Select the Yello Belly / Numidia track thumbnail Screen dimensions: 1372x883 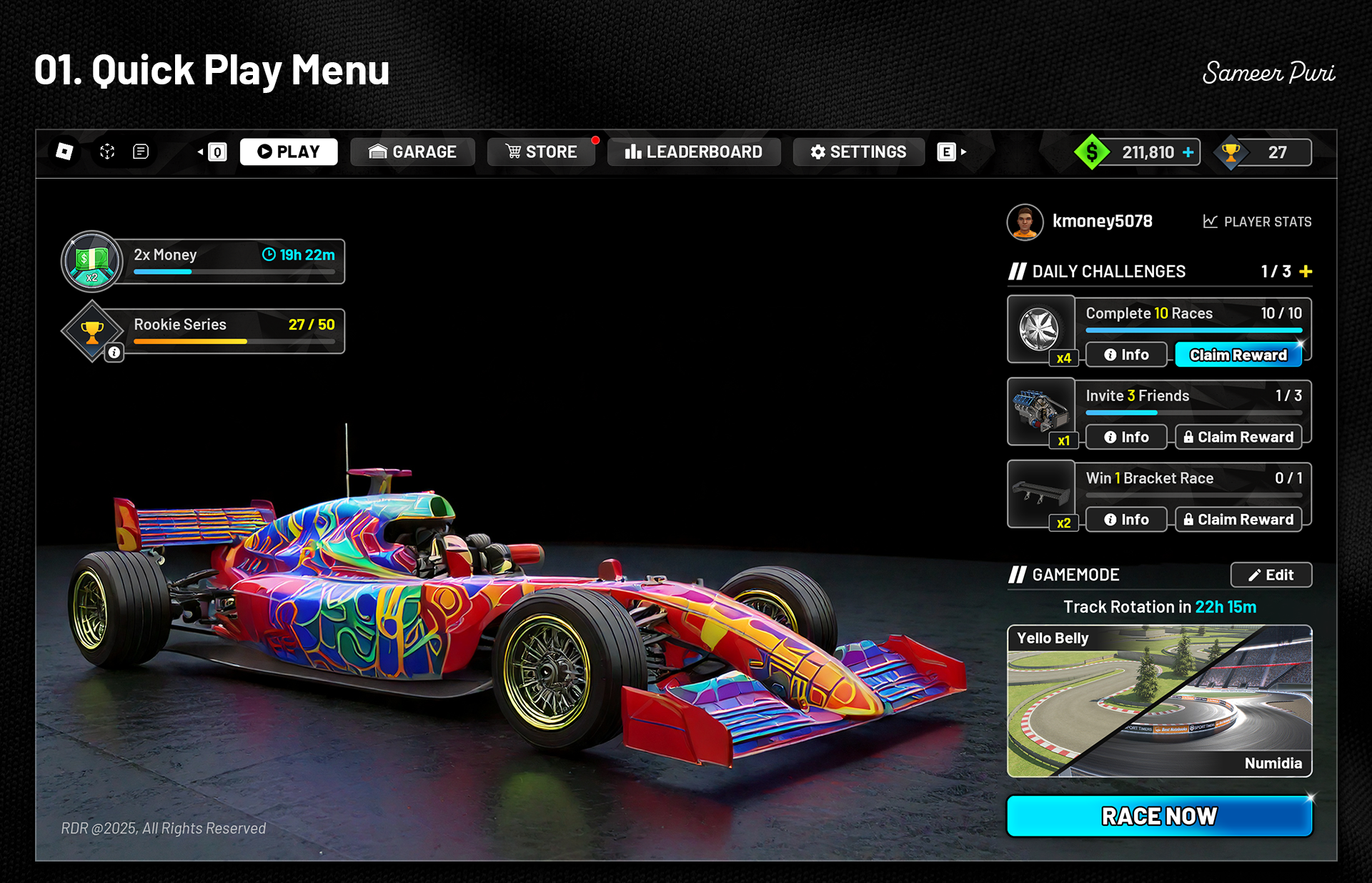tap(1159, 701)
